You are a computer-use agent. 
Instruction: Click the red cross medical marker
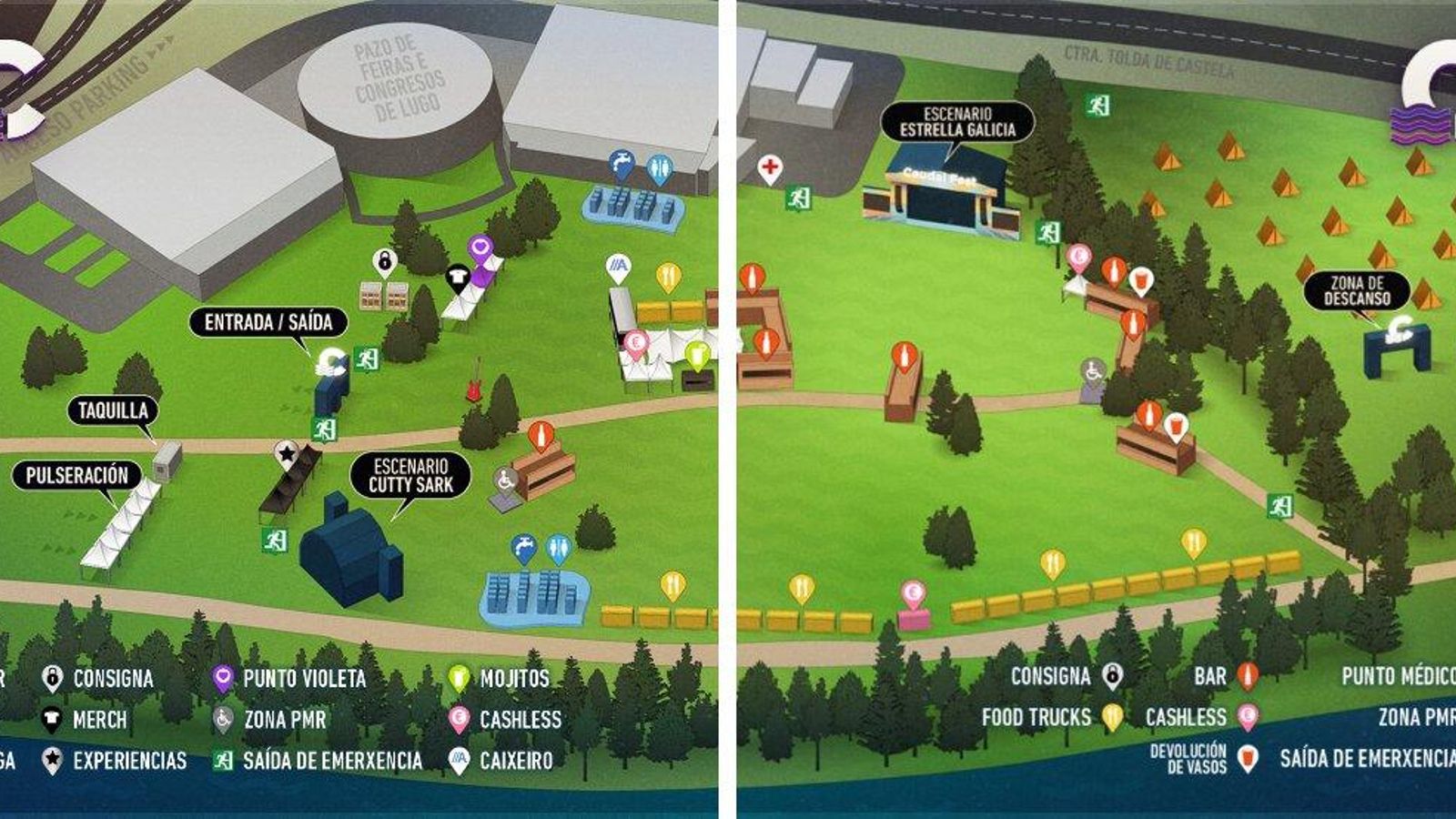tap(770, 168)
